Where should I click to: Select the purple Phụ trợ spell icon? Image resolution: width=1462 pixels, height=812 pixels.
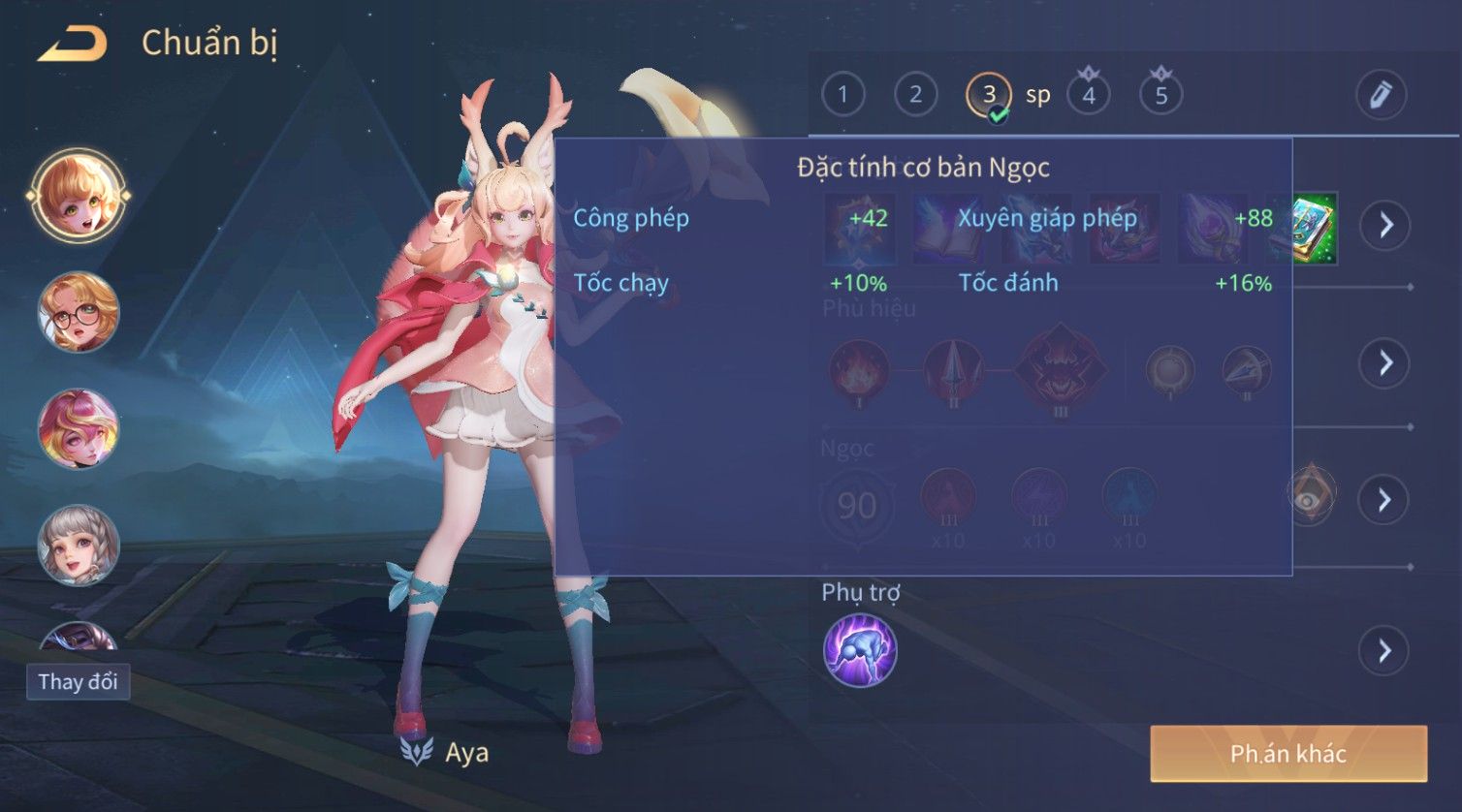[860, 650]
